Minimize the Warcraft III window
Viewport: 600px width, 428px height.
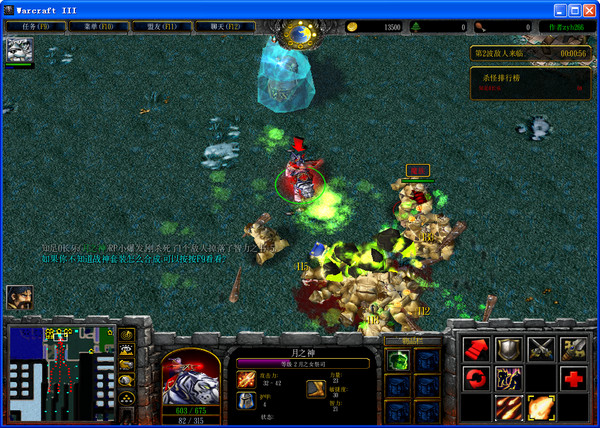(x=558, y=8)
